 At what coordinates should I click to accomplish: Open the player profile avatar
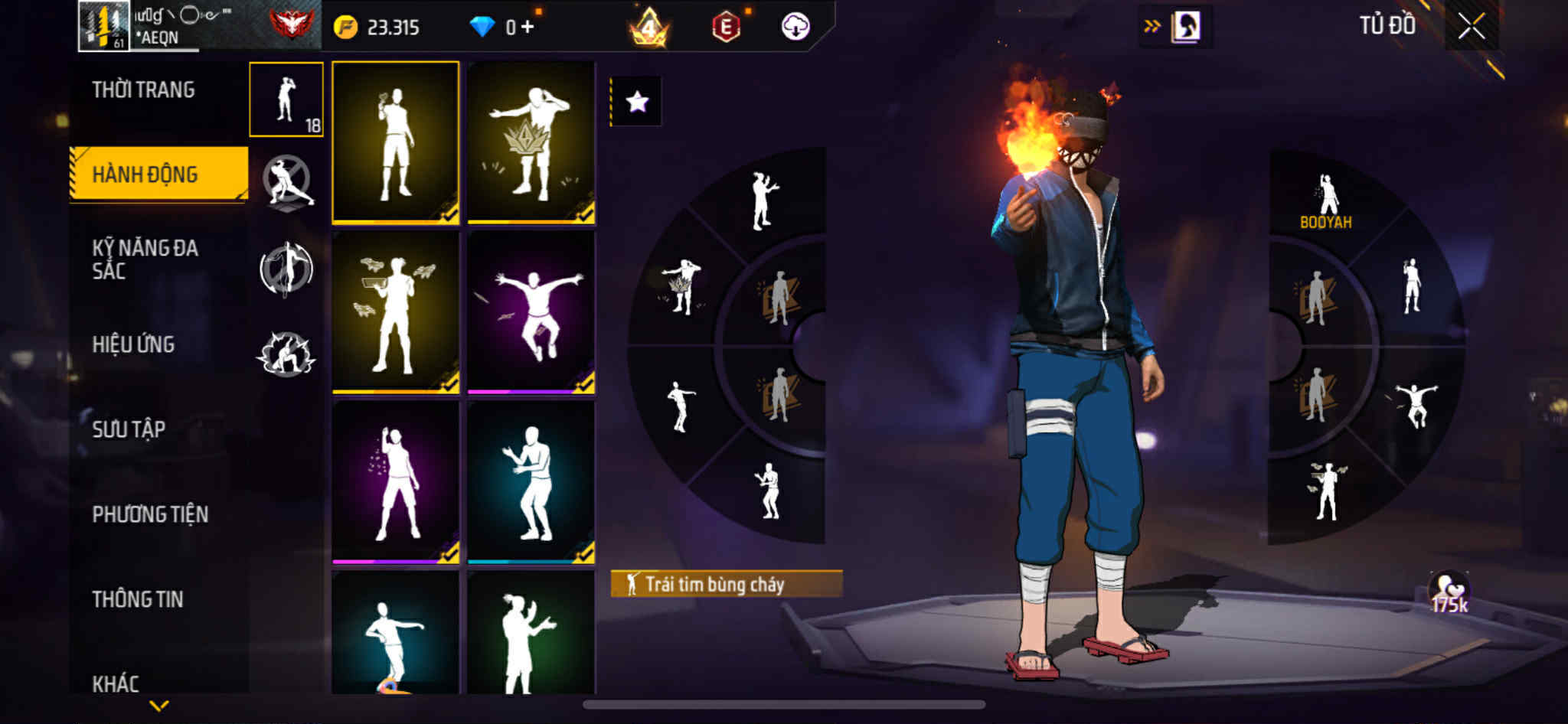coord(104,27)
